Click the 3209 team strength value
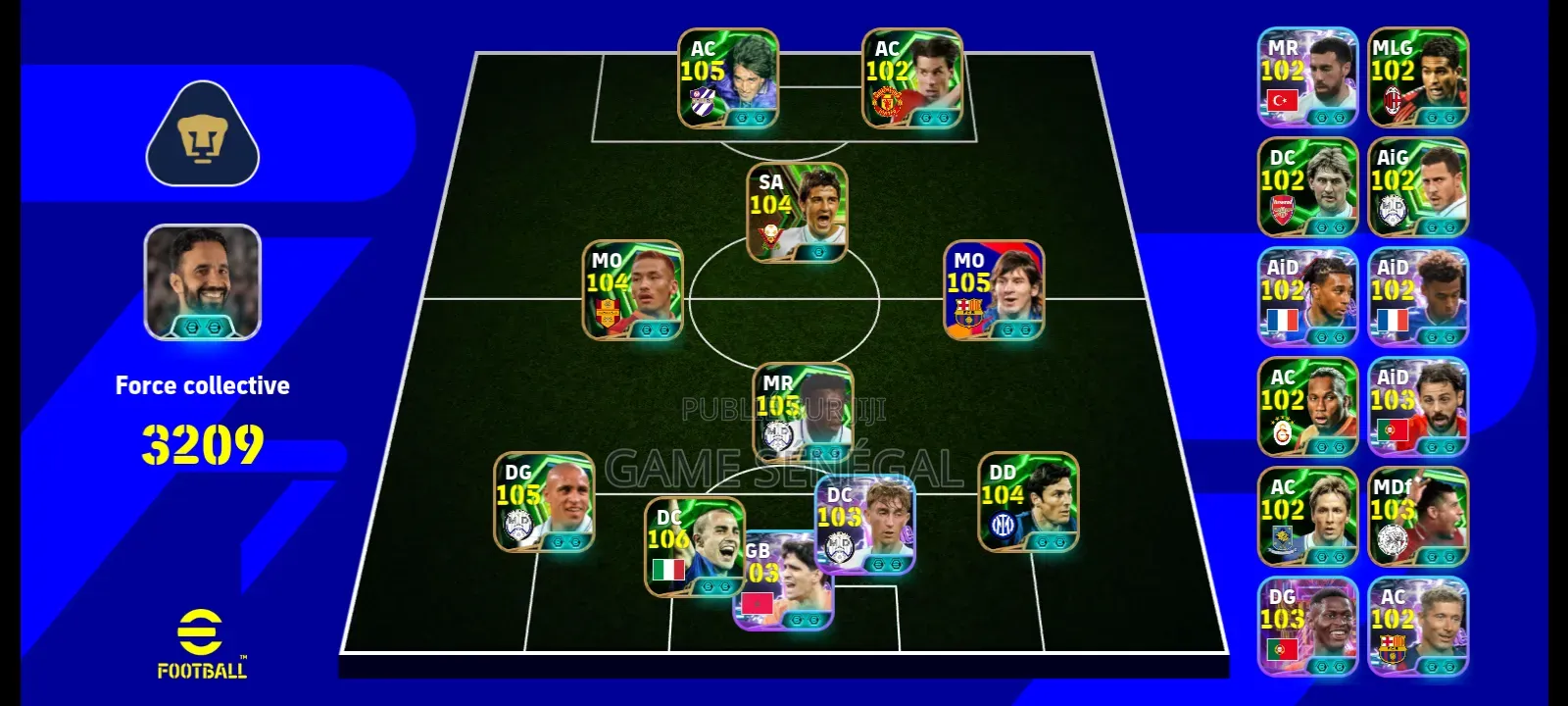 point(203,441)
